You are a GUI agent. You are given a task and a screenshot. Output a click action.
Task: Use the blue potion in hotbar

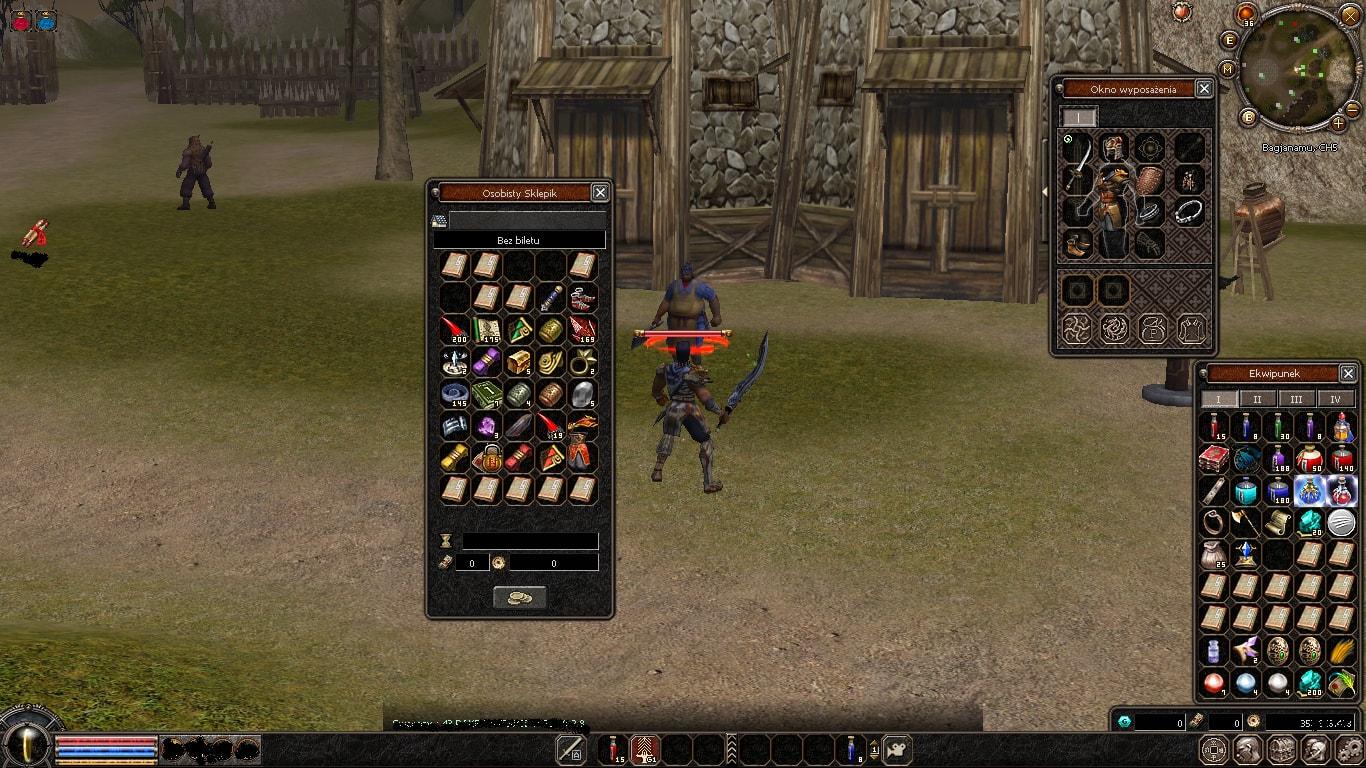(x=850, y=749)
